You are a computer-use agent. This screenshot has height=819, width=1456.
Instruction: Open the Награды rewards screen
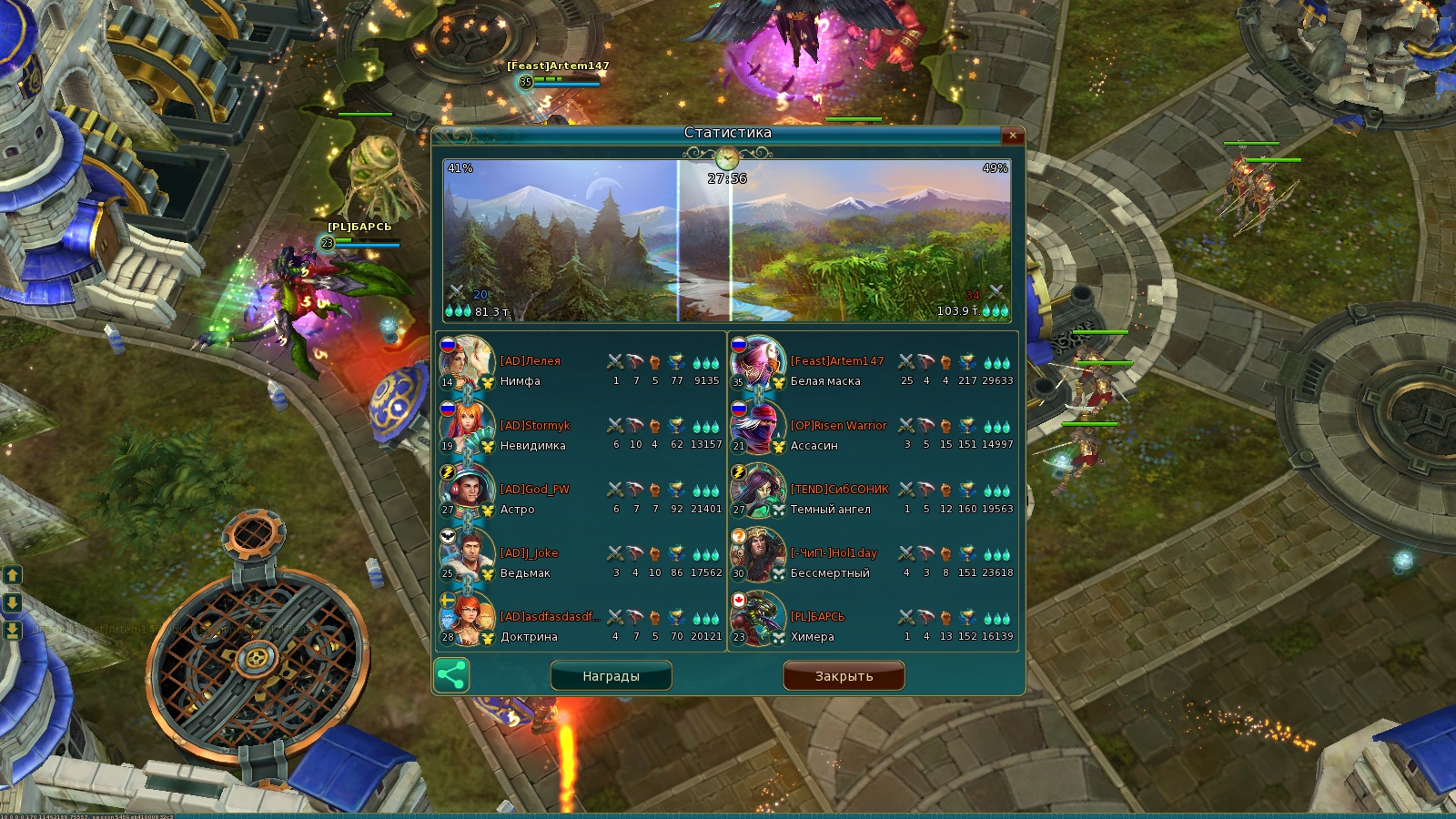pyautogui.click(x=611, y=676)
